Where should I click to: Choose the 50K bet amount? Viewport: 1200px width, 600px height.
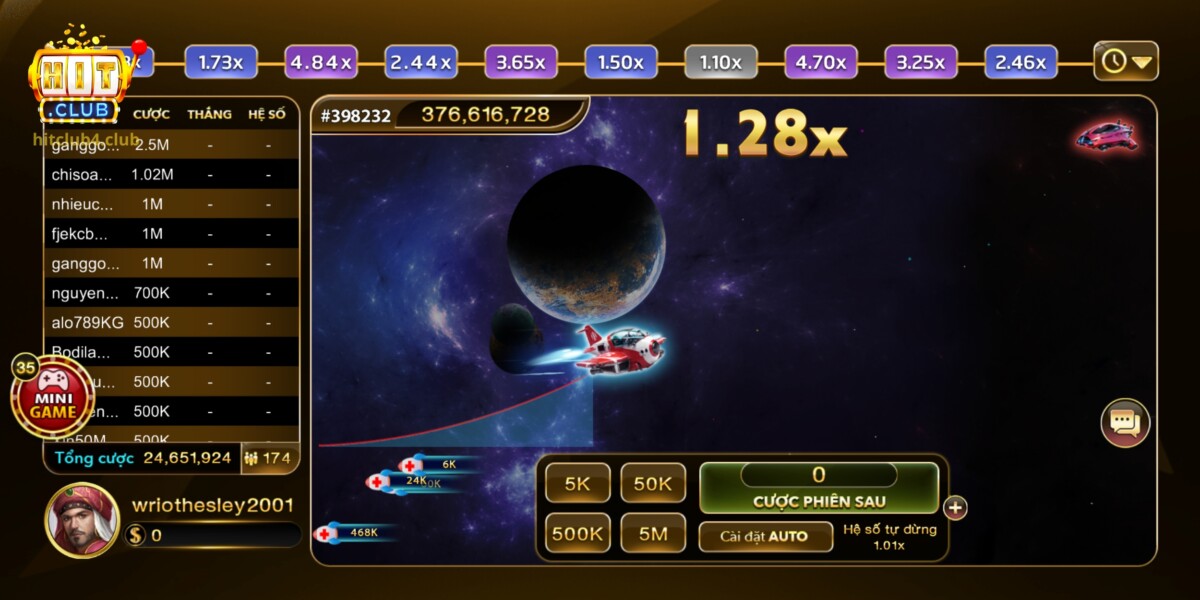(653, 484)
